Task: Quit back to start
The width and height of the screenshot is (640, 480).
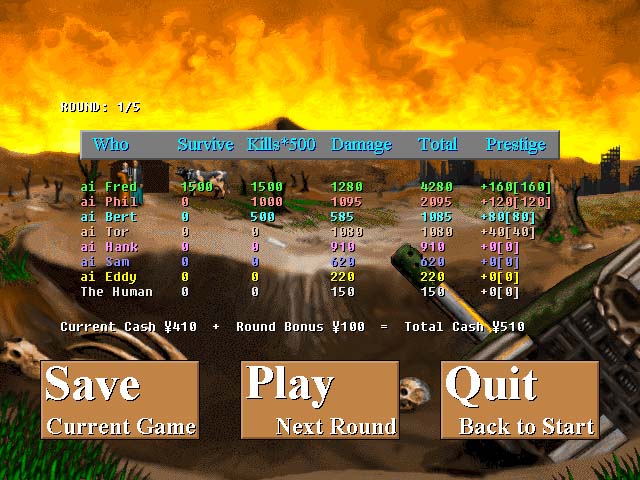Action: coord(520,400)
